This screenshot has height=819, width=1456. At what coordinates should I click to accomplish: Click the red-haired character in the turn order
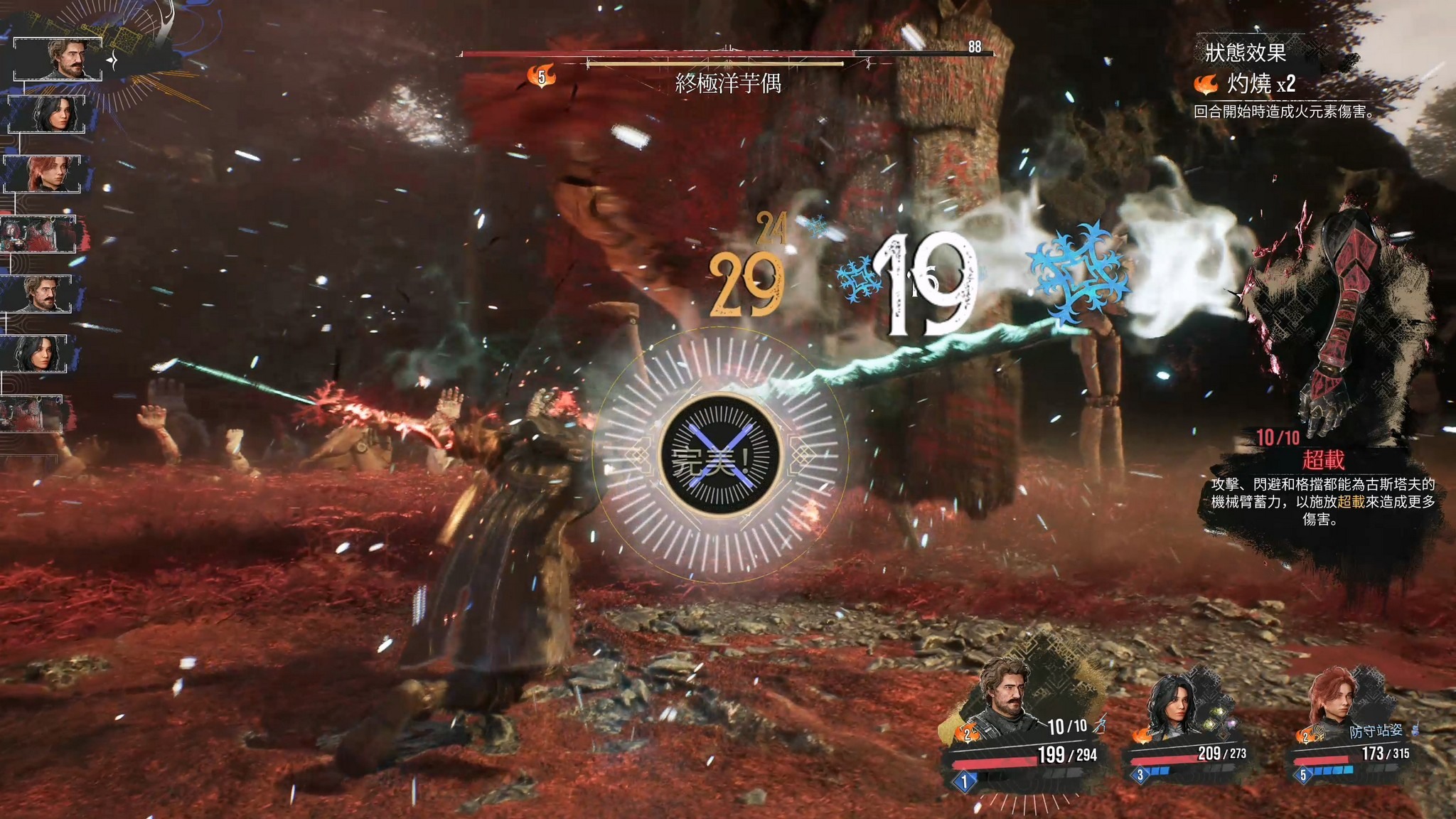(x=44, y=173)
